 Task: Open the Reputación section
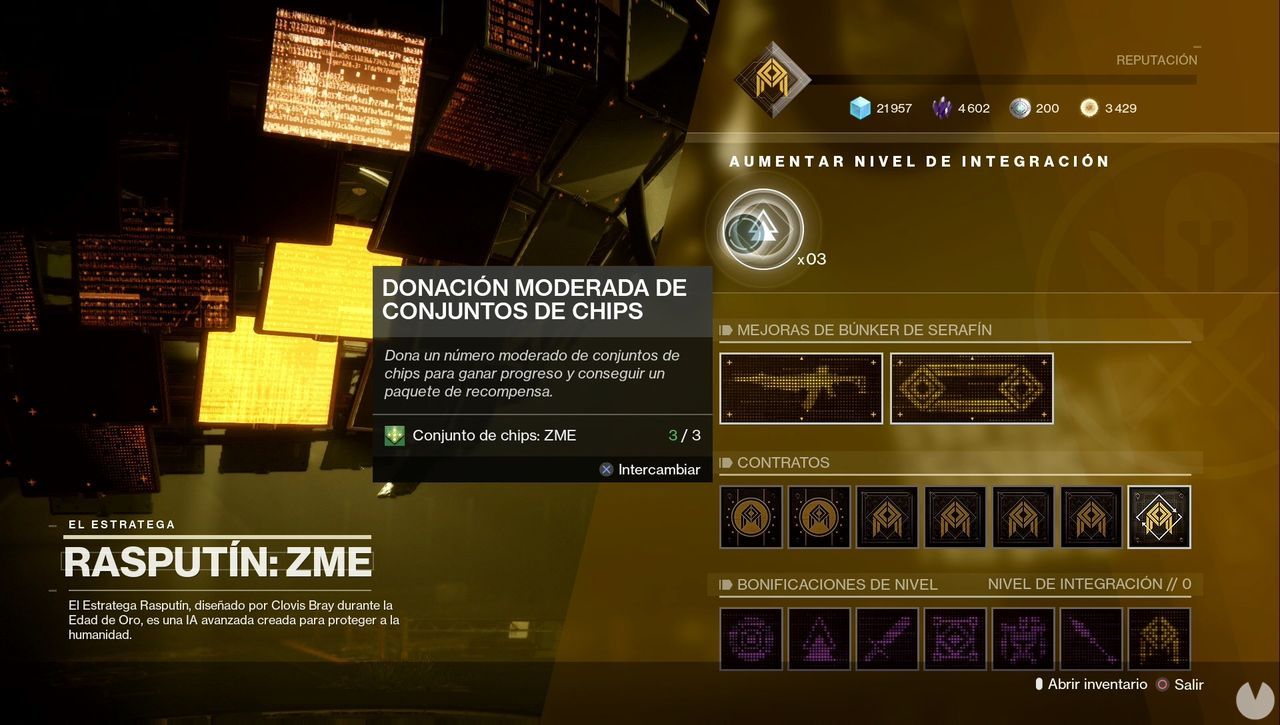pyautogui.click(x=1156, y=59)
